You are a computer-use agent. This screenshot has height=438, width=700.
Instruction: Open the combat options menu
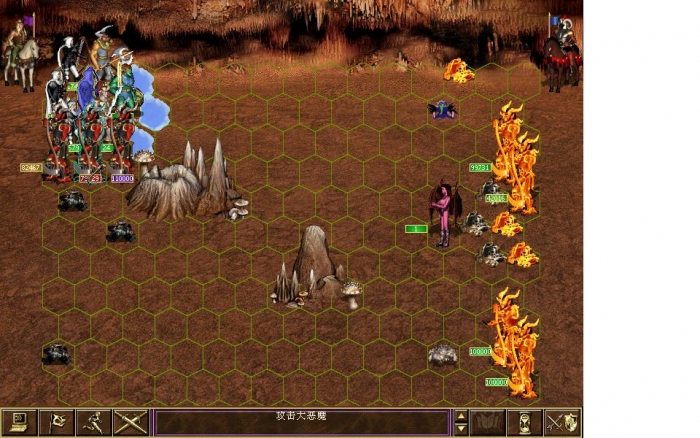point(19,422)
